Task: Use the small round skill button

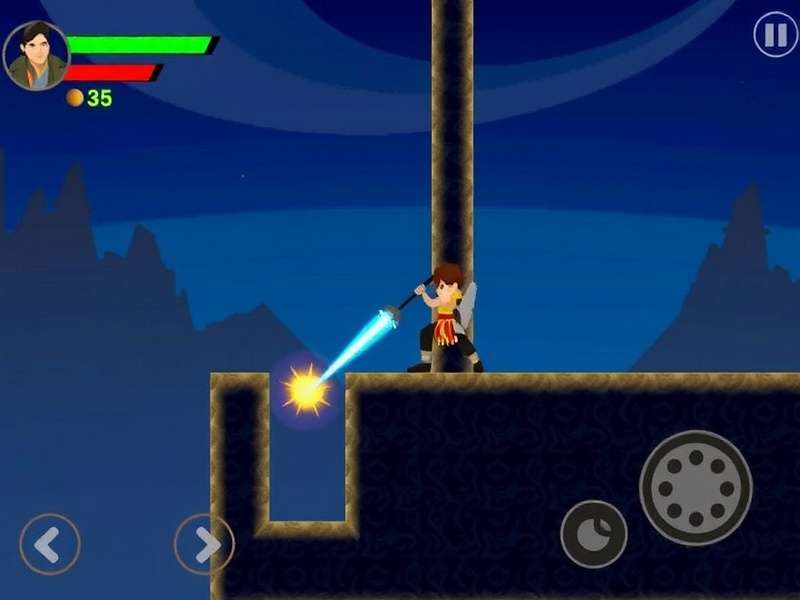Action: 593,534
